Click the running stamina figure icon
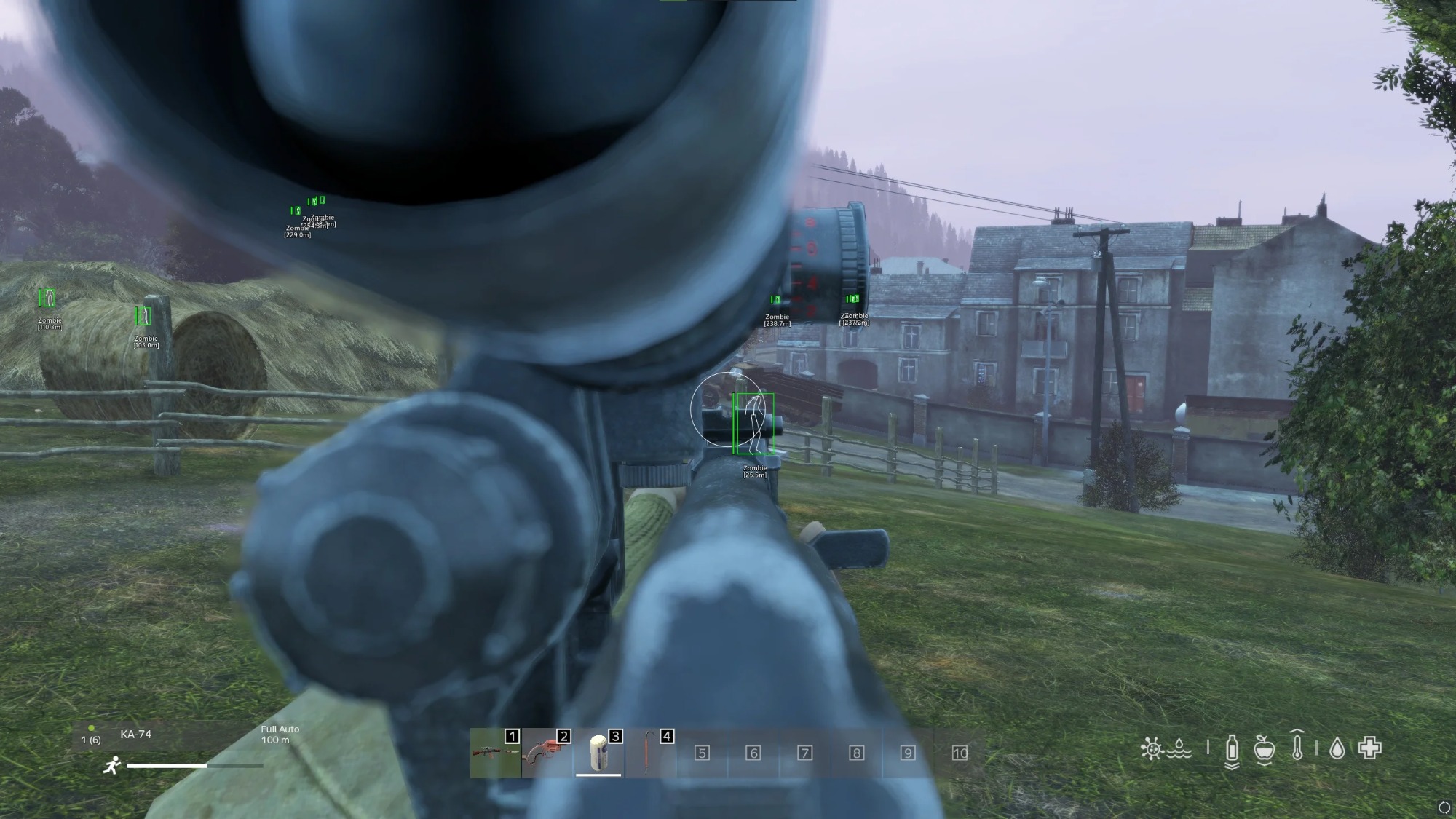Screen dimensions: 1456x819 click(111, 763)
